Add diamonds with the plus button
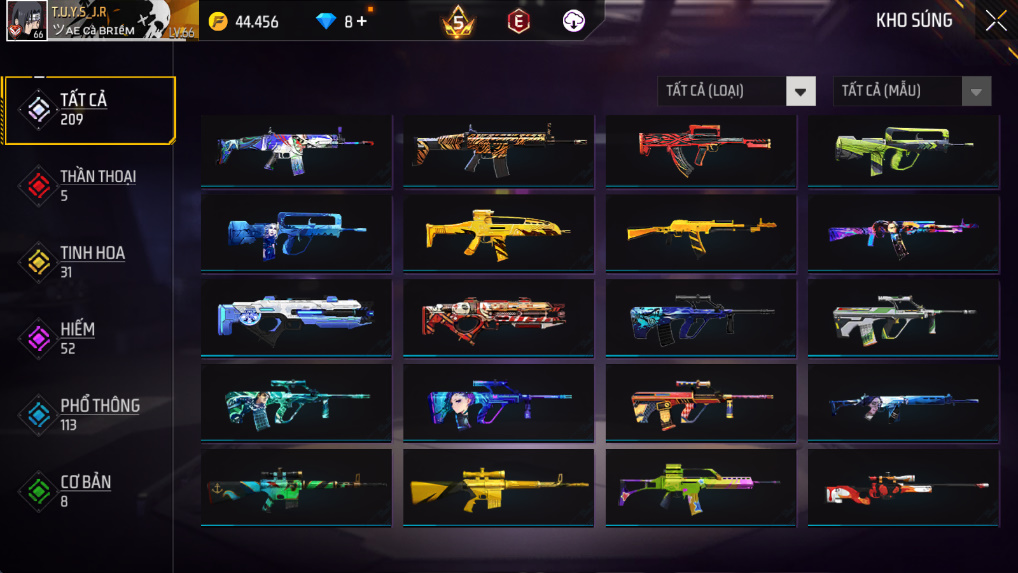The height and width of the screenshot is (573, 1018). tap(361, 21)
